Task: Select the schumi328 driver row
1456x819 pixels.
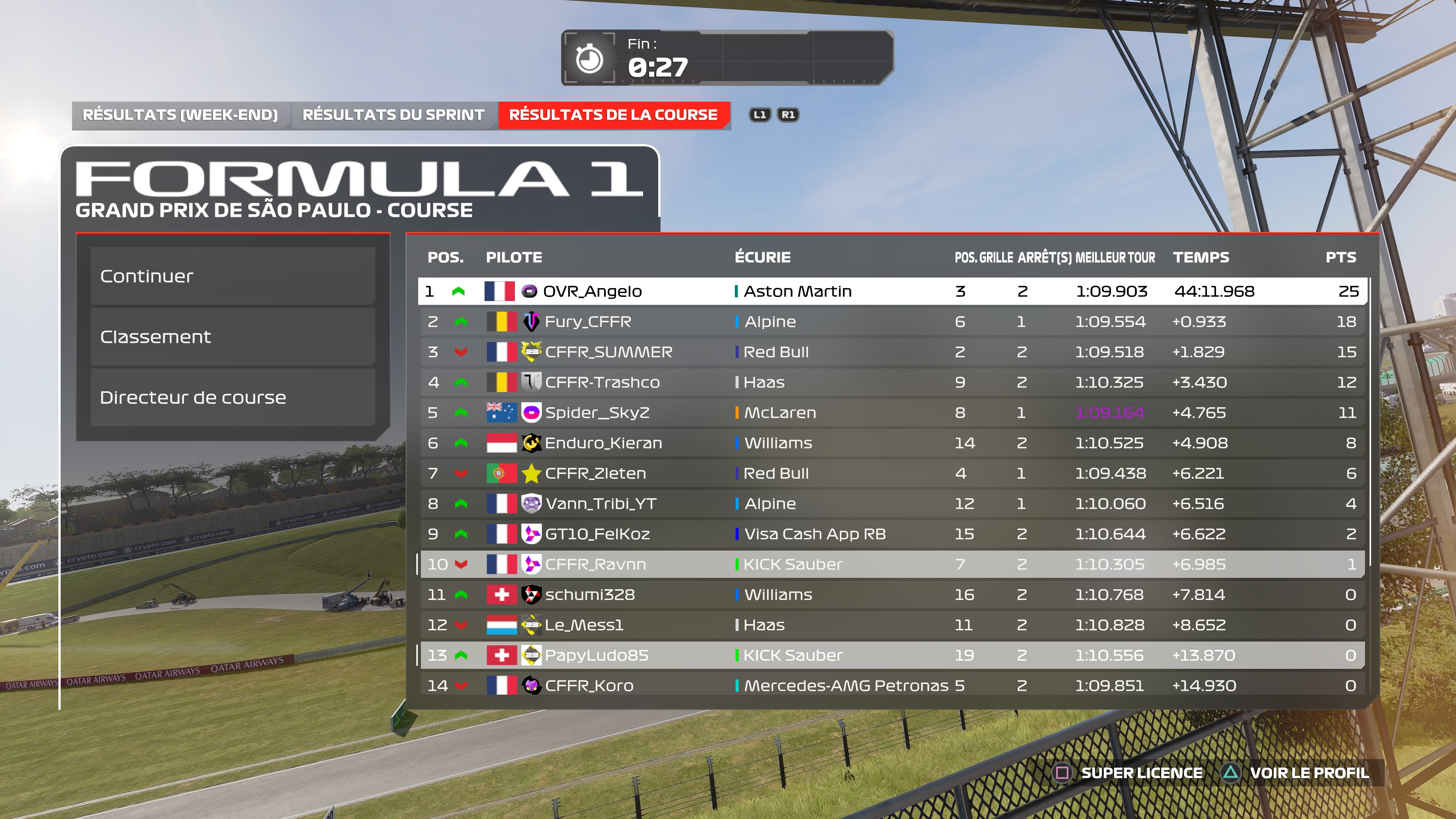Action: (x=891, y=595)
